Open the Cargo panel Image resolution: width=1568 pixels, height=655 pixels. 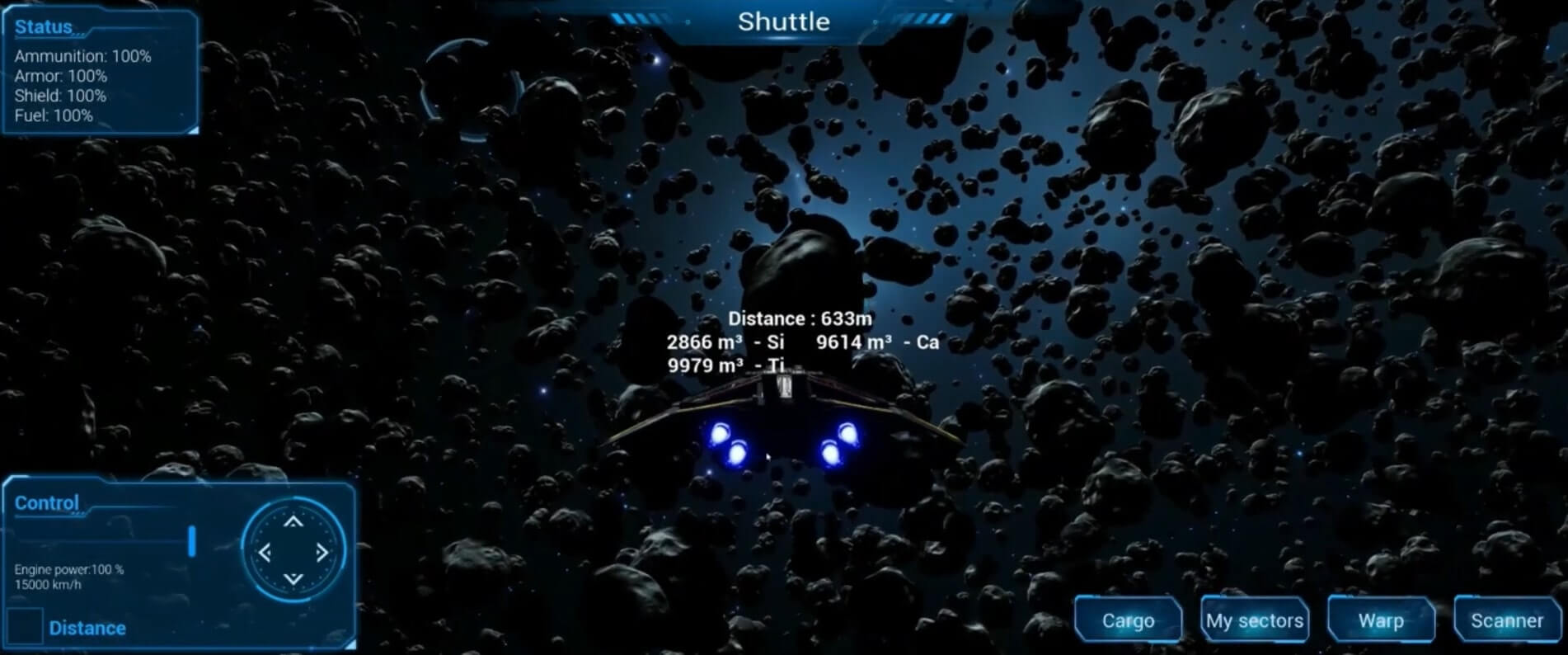pos(1128,620)
